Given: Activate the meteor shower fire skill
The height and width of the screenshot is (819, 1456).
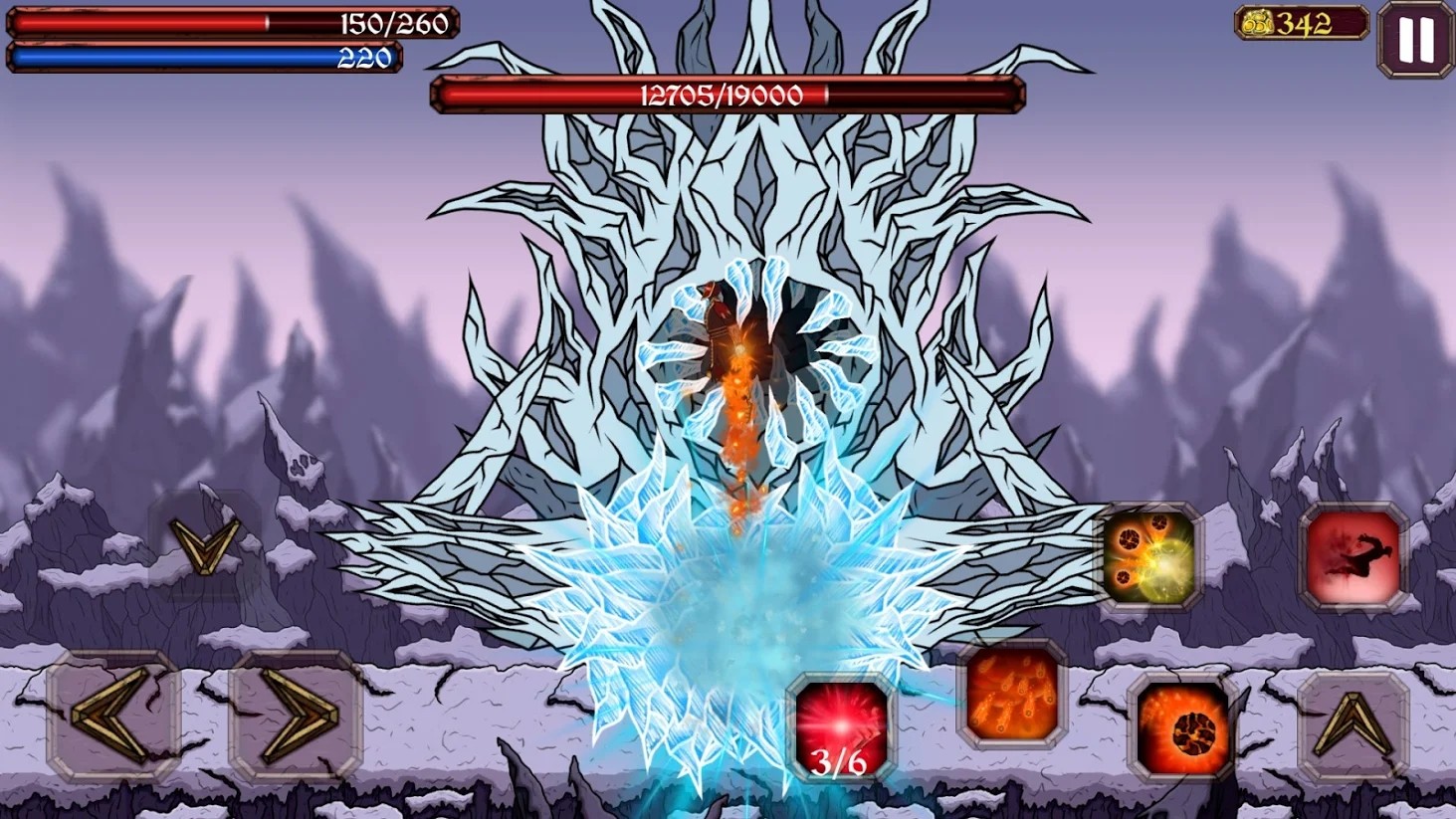Looking at the screenshot, I should 1011,695.
